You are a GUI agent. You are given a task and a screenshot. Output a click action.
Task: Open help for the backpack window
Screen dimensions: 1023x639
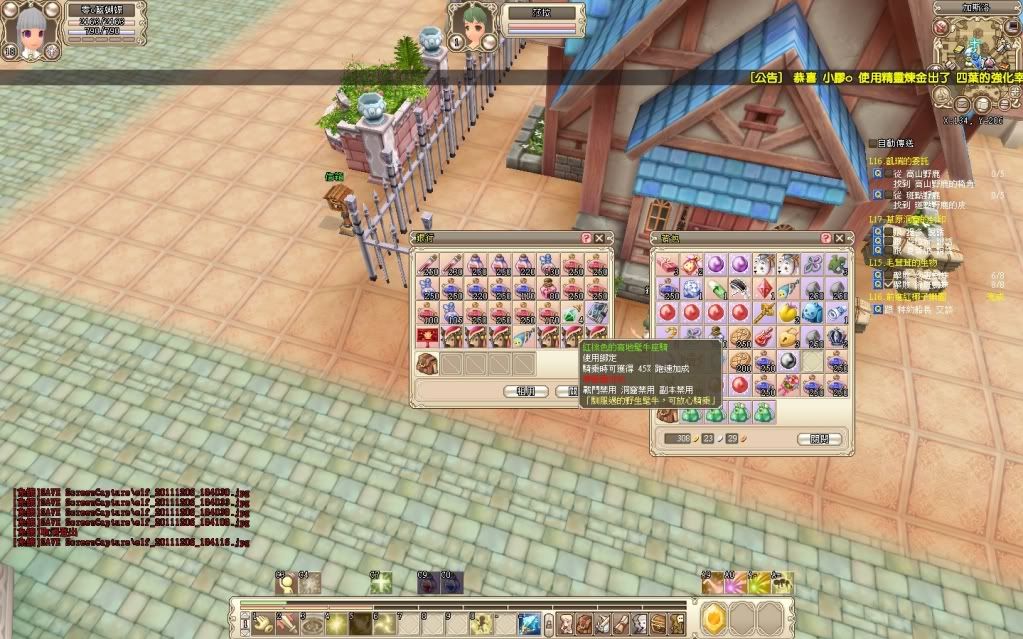(x=826, y=238)
